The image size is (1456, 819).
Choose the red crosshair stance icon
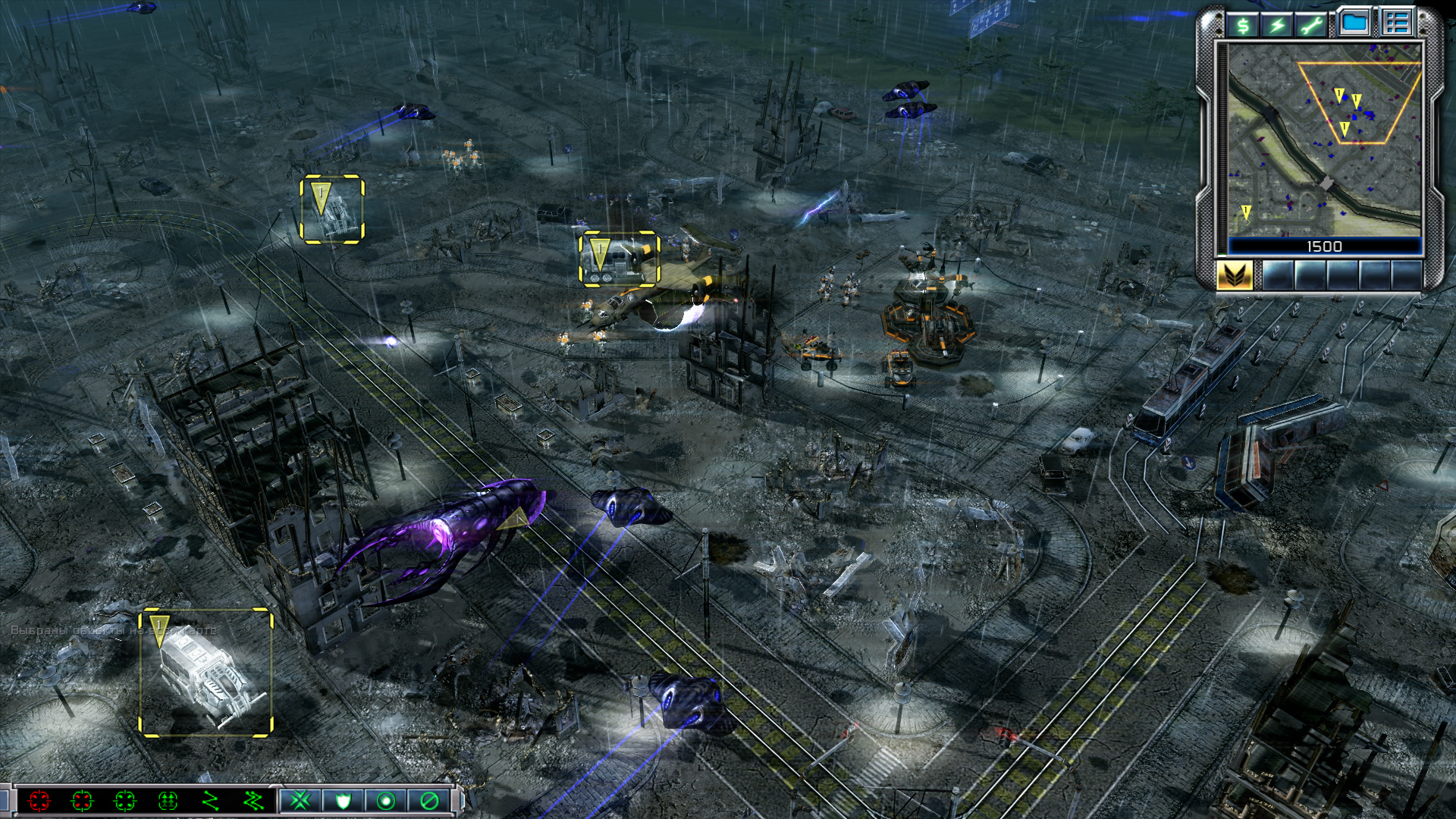click(39, 801)
